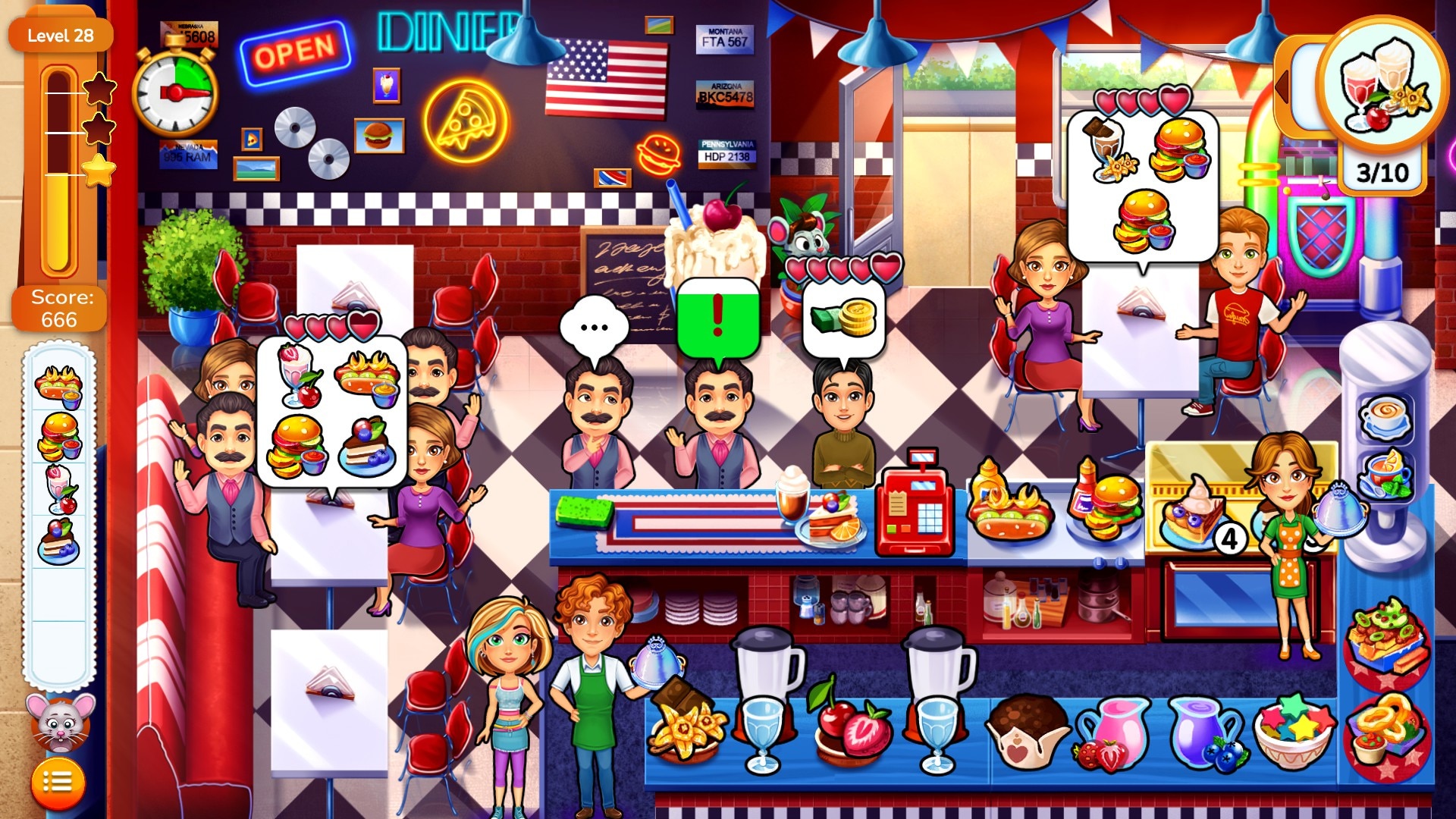Choose the blueberry cake slice on the tray

click(58, 541)
